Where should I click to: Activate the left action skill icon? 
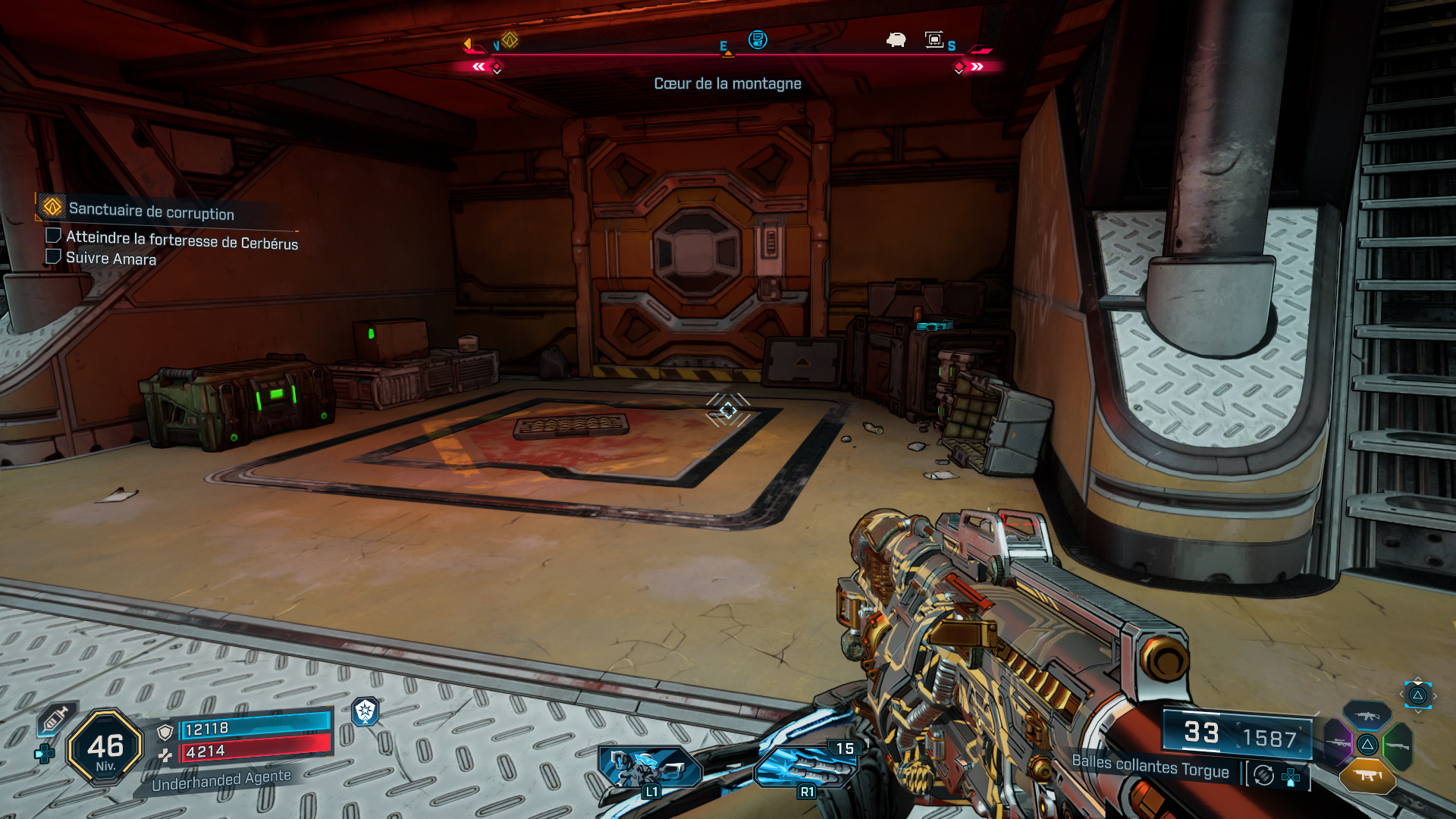tap(650, 767)
